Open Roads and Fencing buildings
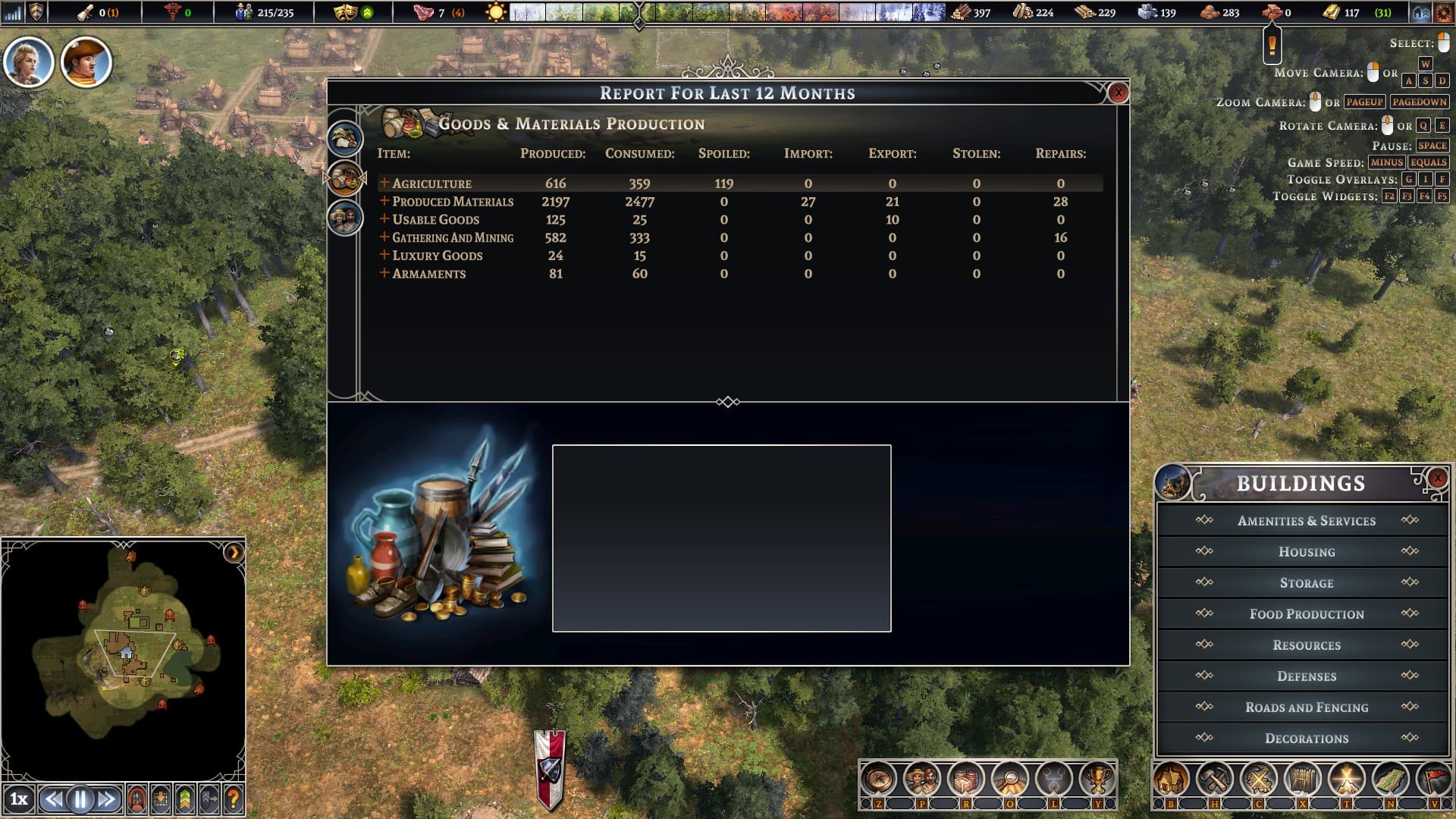 coord(1306,708)
